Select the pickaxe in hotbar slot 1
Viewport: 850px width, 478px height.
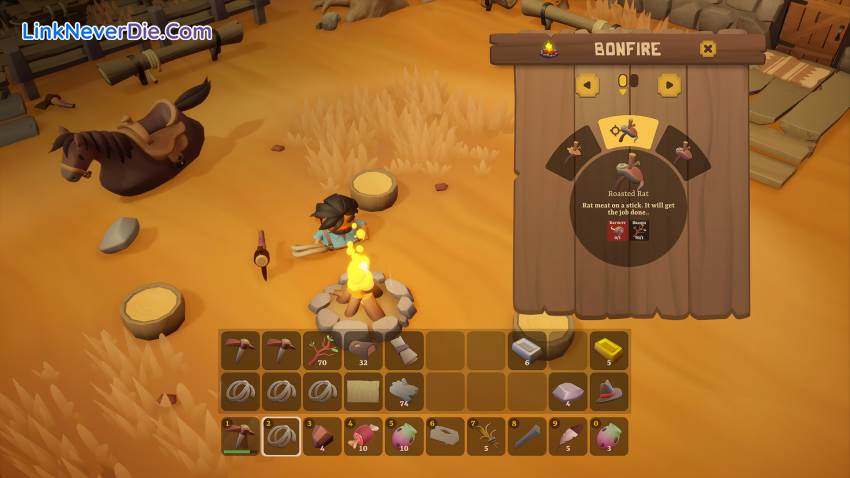pyautogui.click(x=240, y=437)
